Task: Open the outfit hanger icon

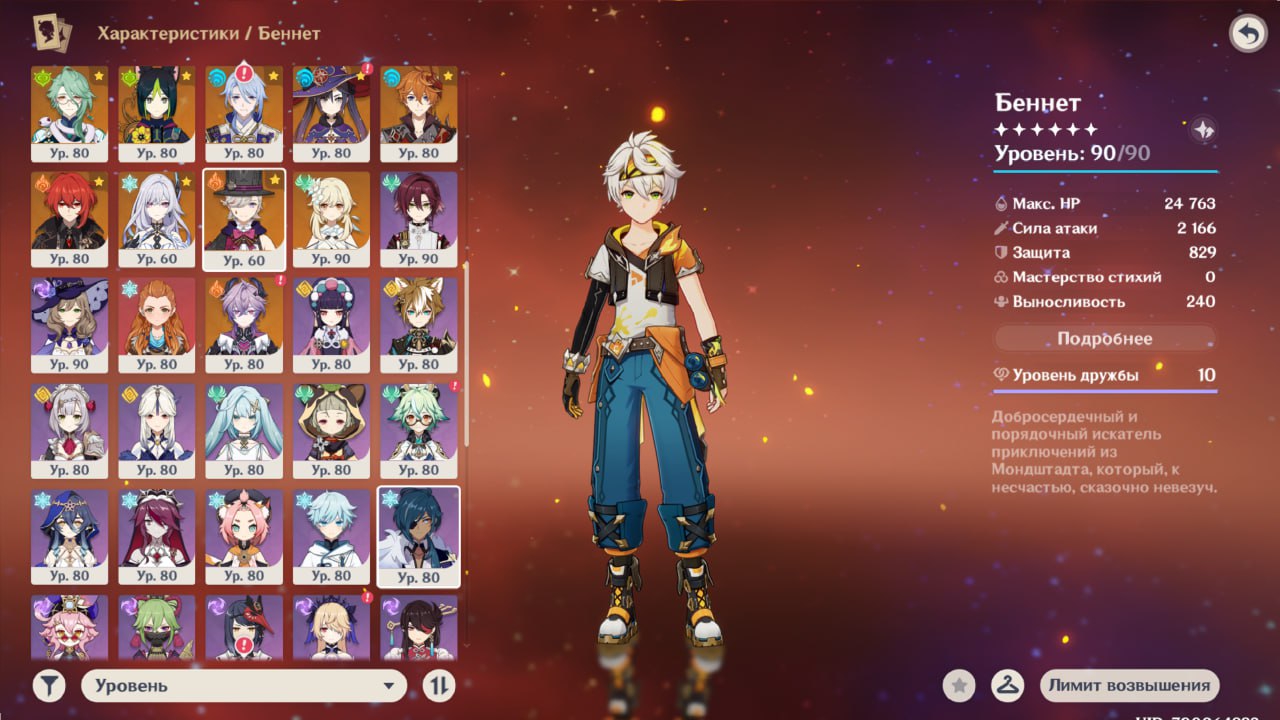Action: click(1007, 686)
